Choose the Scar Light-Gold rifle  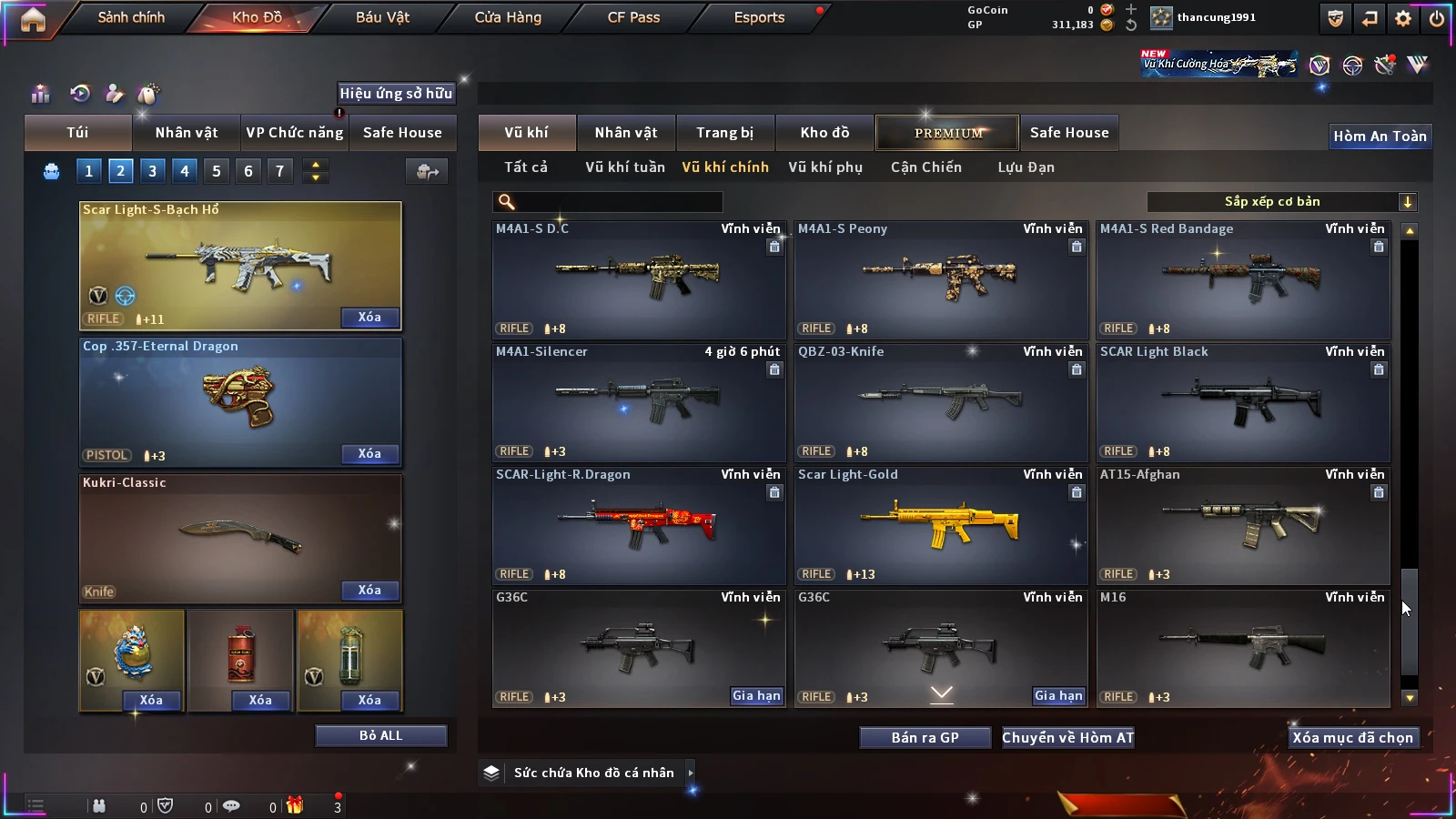[941, 525]
